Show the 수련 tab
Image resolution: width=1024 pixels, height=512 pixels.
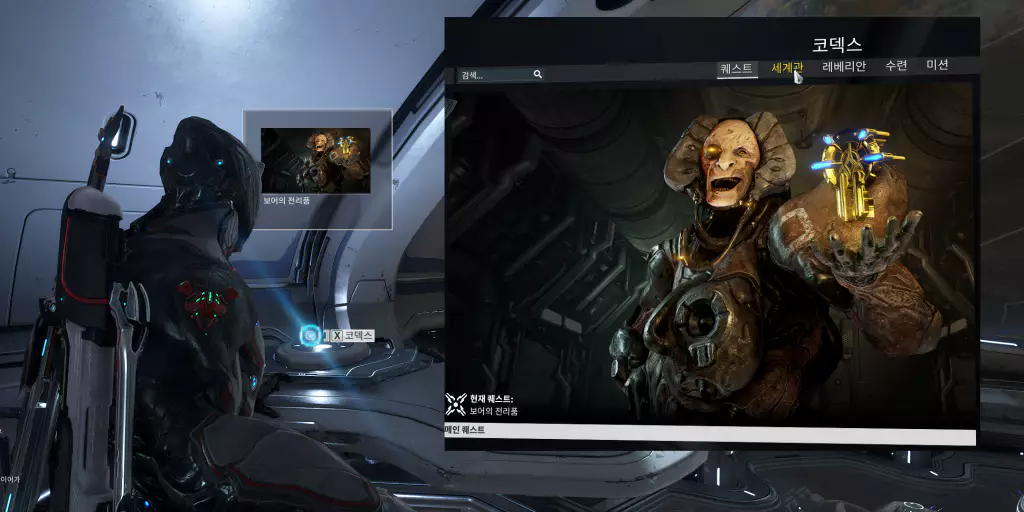click(896, 66)
